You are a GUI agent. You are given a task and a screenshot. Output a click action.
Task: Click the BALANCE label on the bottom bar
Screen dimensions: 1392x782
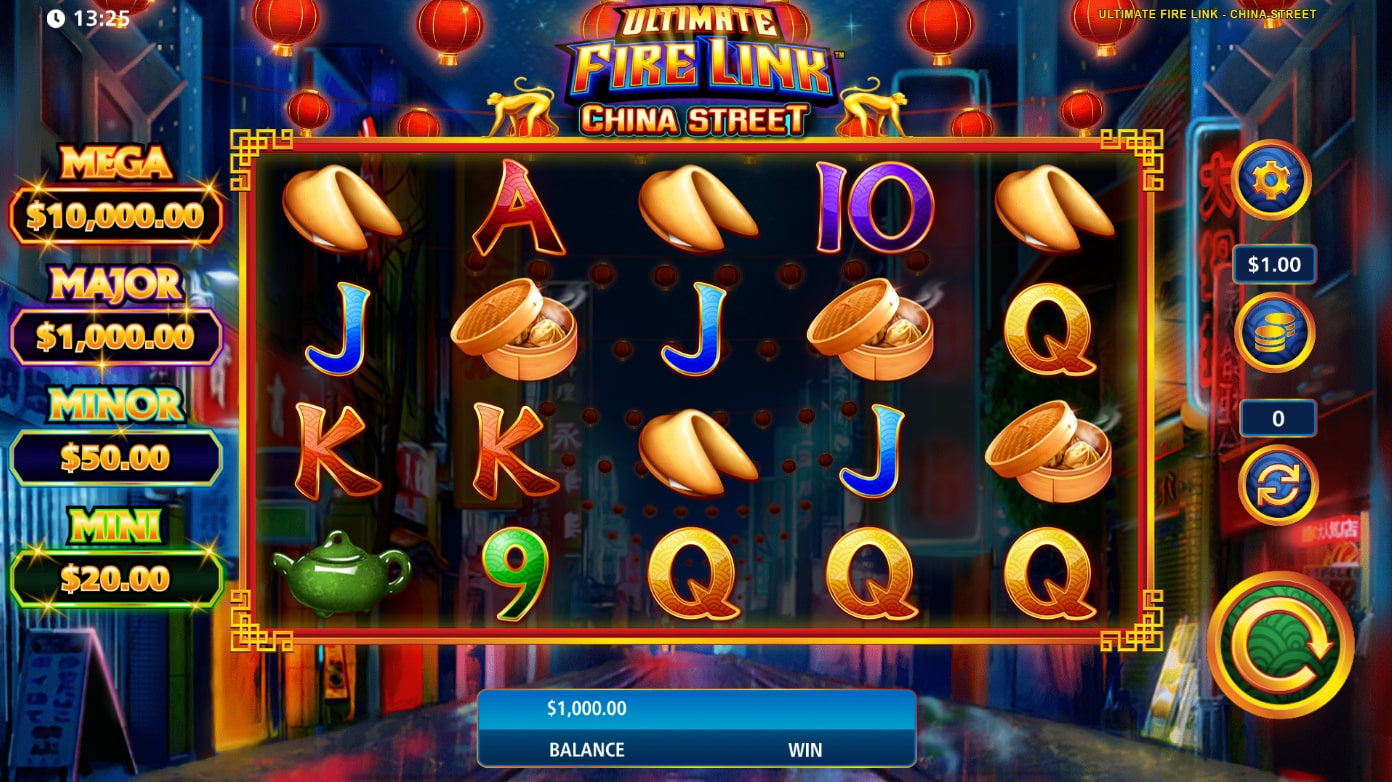pyautogui.click(x=585, y=749)
